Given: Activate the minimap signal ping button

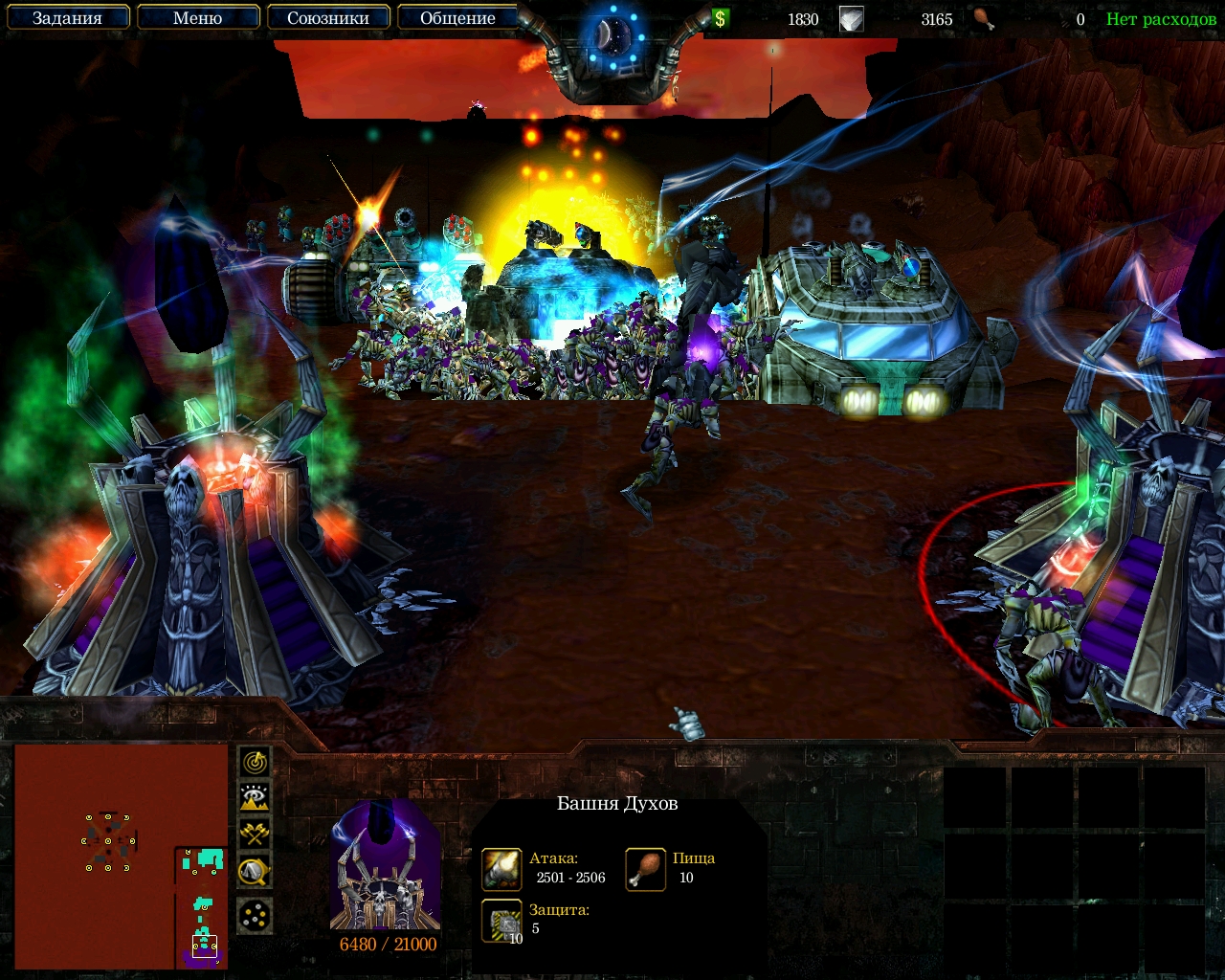Looking at the screenshot, I should 254,762.
